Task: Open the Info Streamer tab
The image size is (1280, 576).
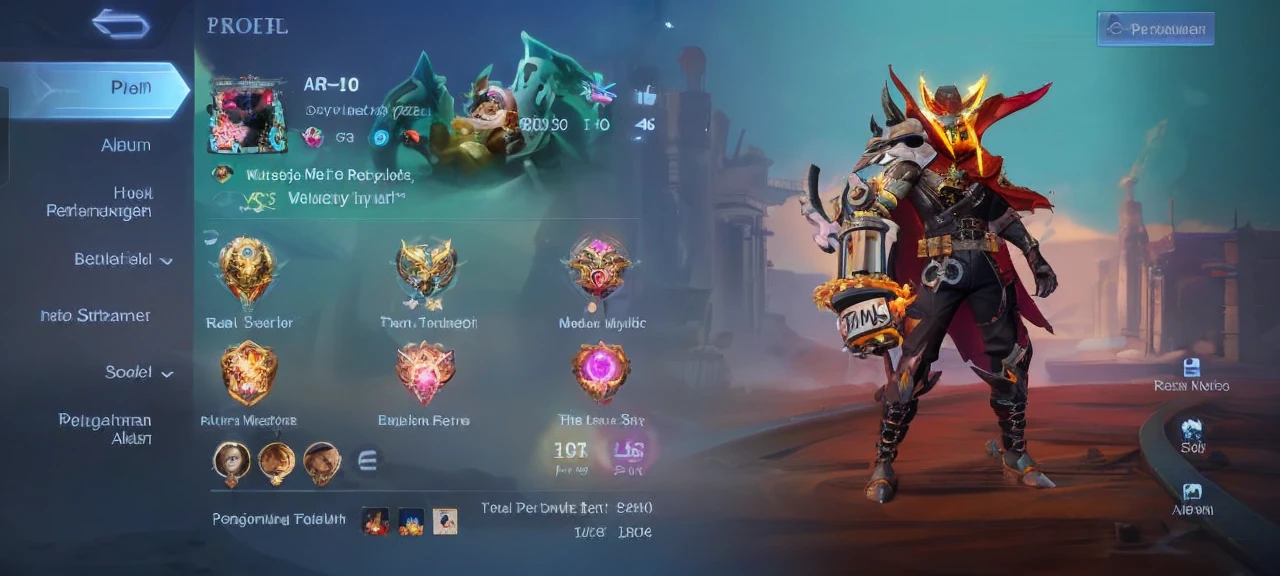Action: tap(96, 316)
